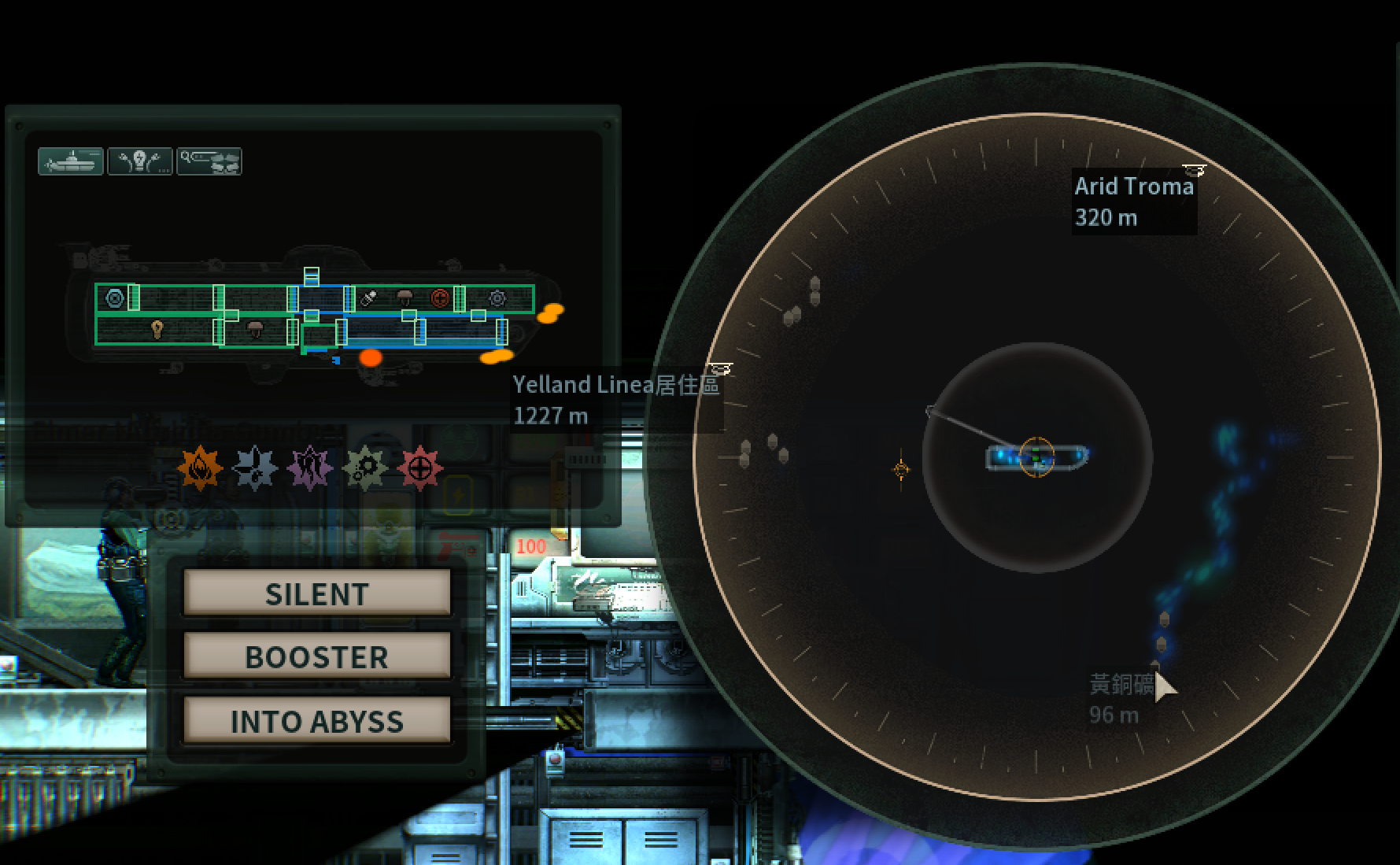
Task: Select the gray gear room icon on map
Action: click(497, 298)
